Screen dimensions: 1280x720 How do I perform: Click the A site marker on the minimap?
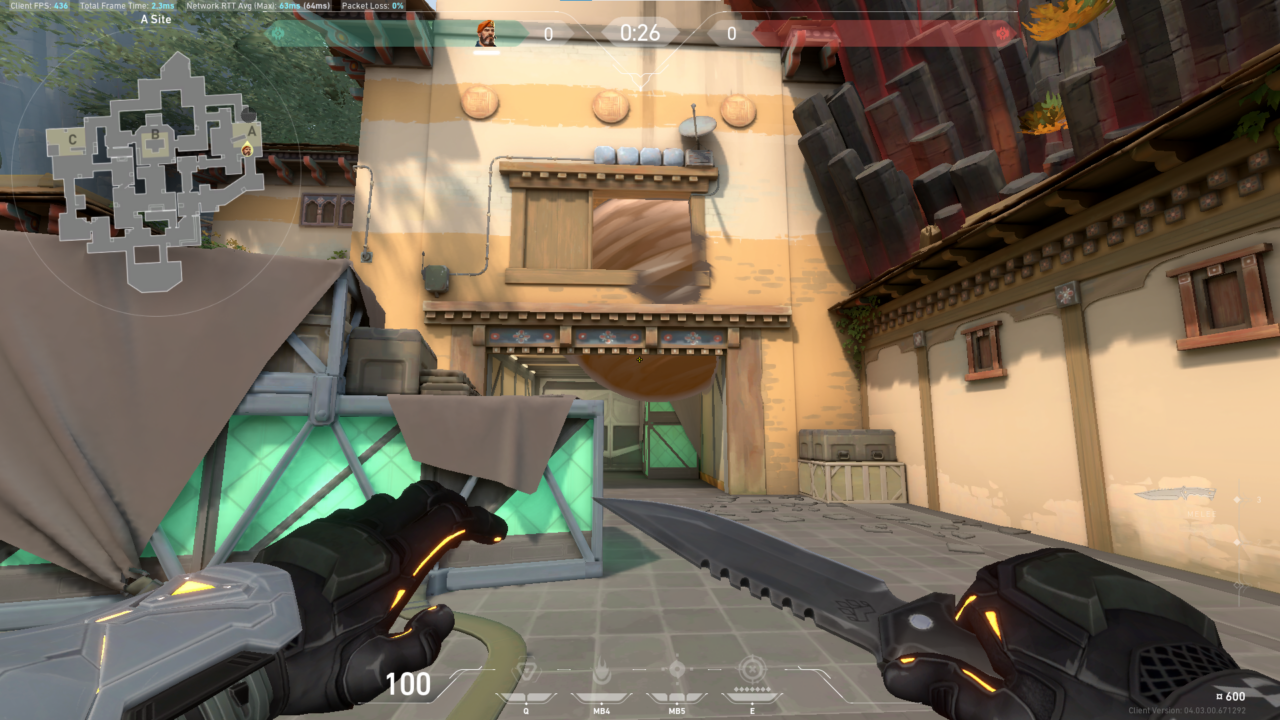click(x=251, y=131)
